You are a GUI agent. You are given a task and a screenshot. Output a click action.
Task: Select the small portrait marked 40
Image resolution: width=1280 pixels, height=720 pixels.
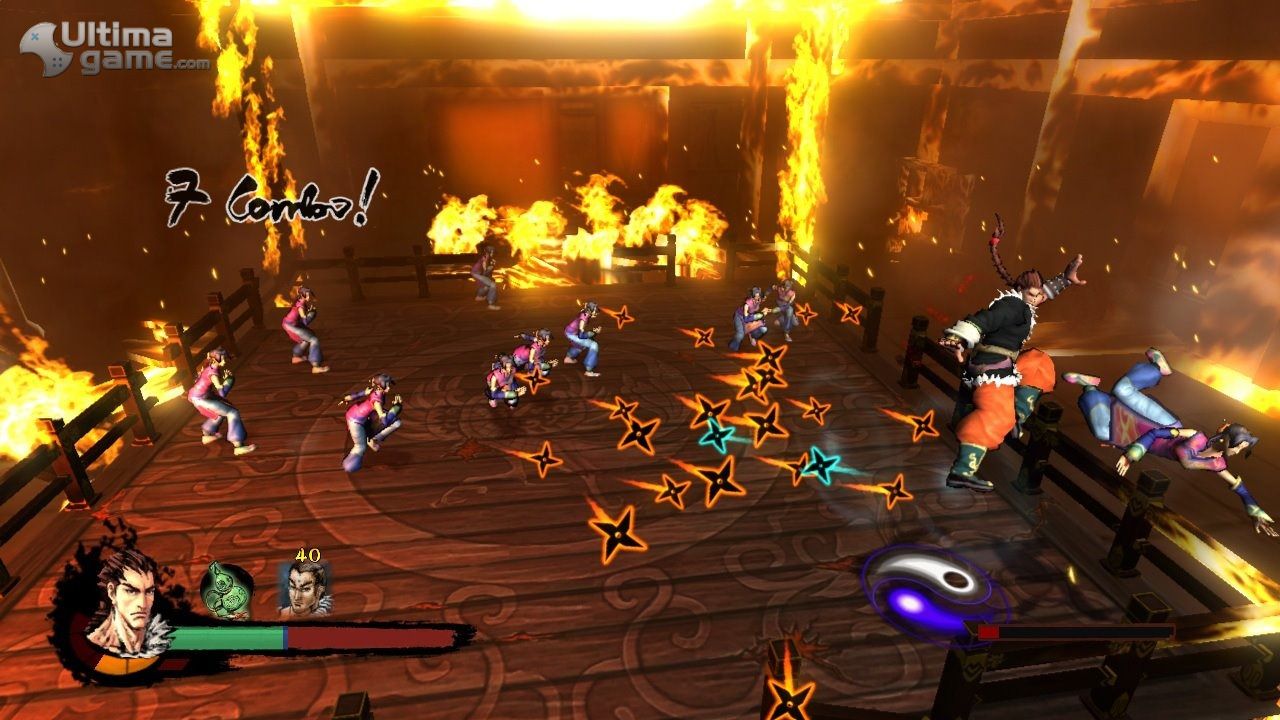tap(304, 589)
